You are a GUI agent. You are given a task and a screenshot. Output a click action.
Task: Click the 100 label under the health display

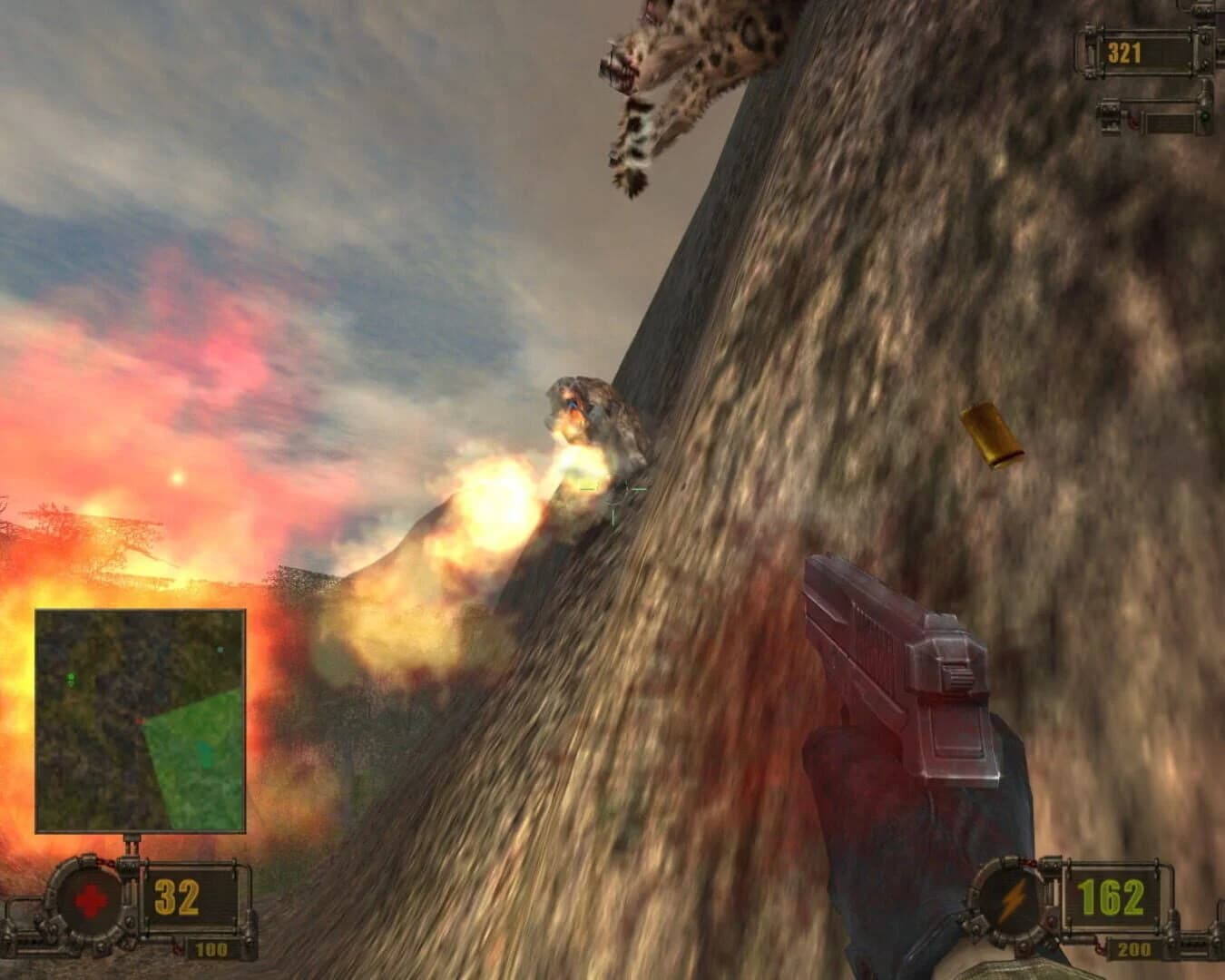[x=210, y=950]
